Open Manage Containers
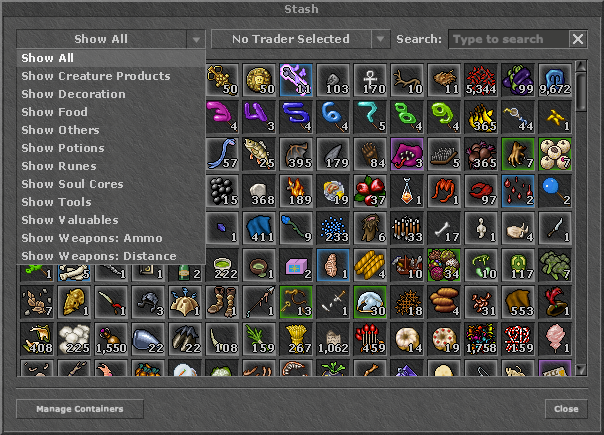Screen dimensions: 604x435 [x=79, y=409]
